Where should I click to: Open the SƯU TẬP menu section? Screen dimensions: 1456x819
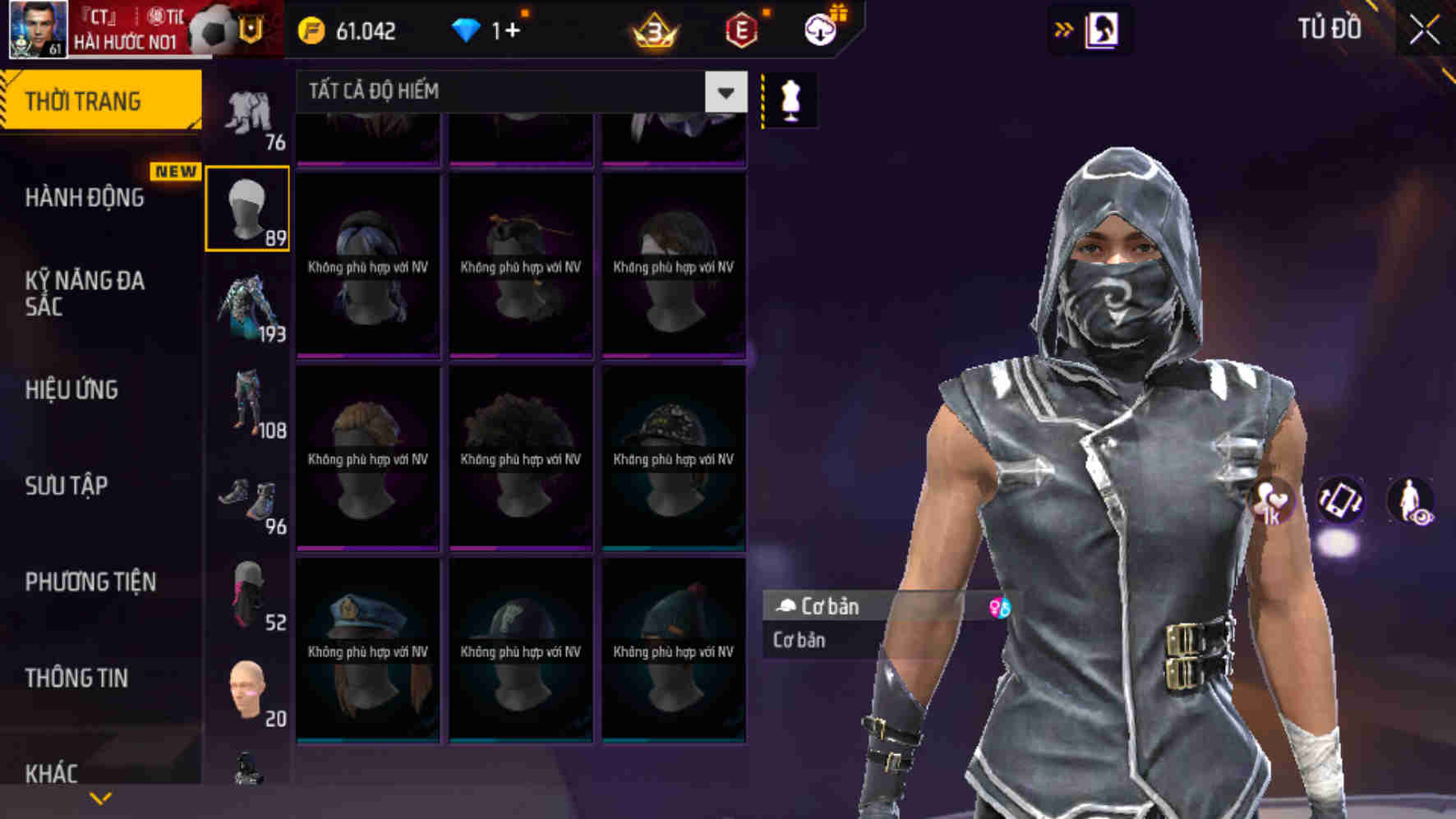[x=66, y=486]
